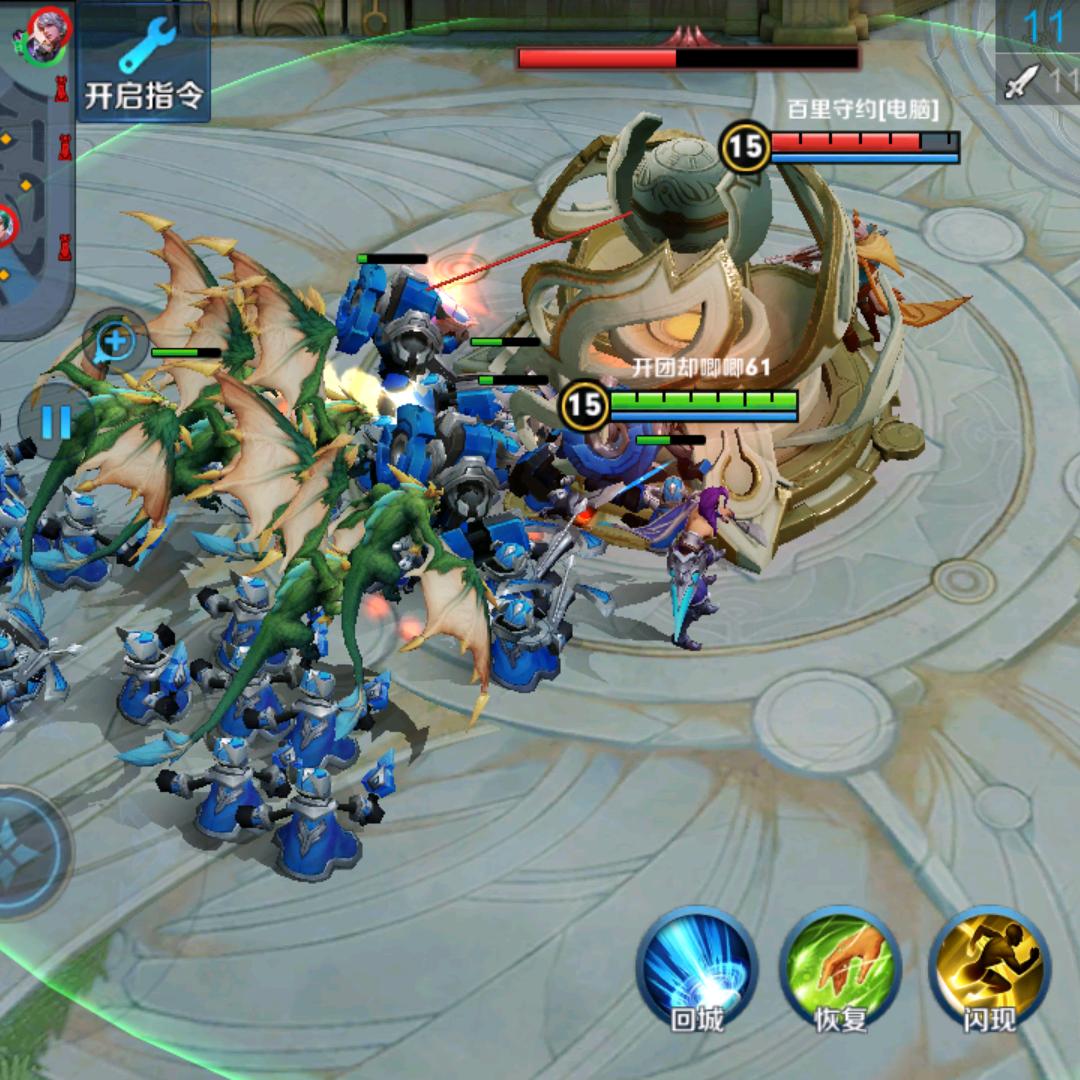Tap the blue pause button
This screenshot has height=1080, width=1080.
click(55, 421)
